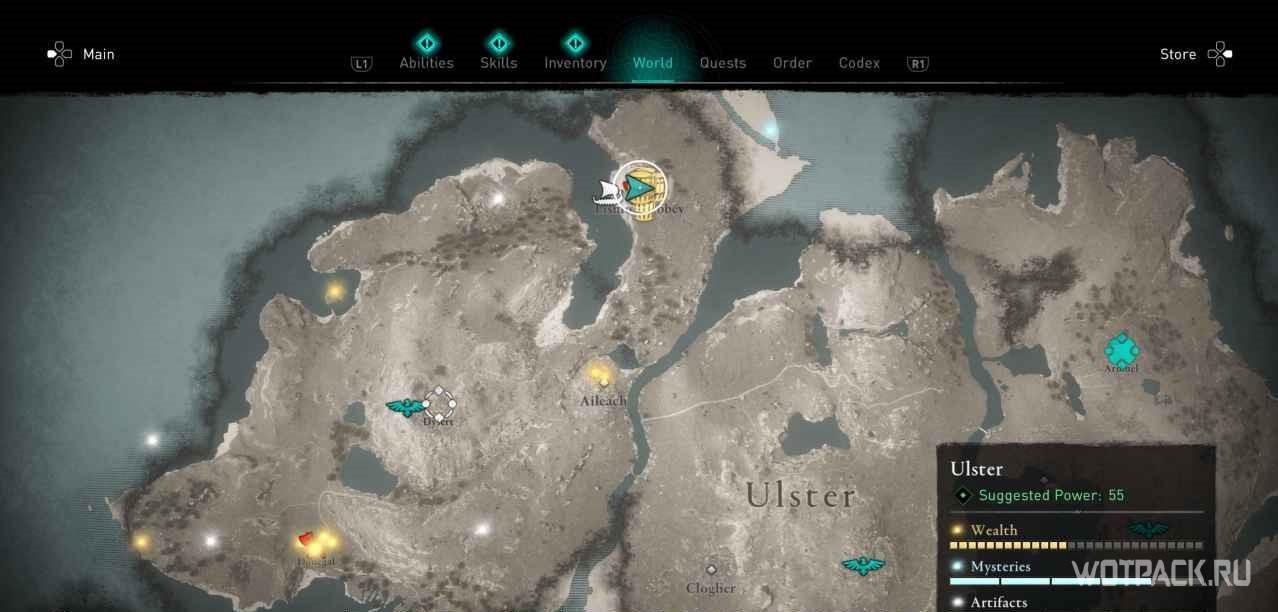
Task: Click the teal raven viewpoint near Dysert
Action: pos(404,406)
